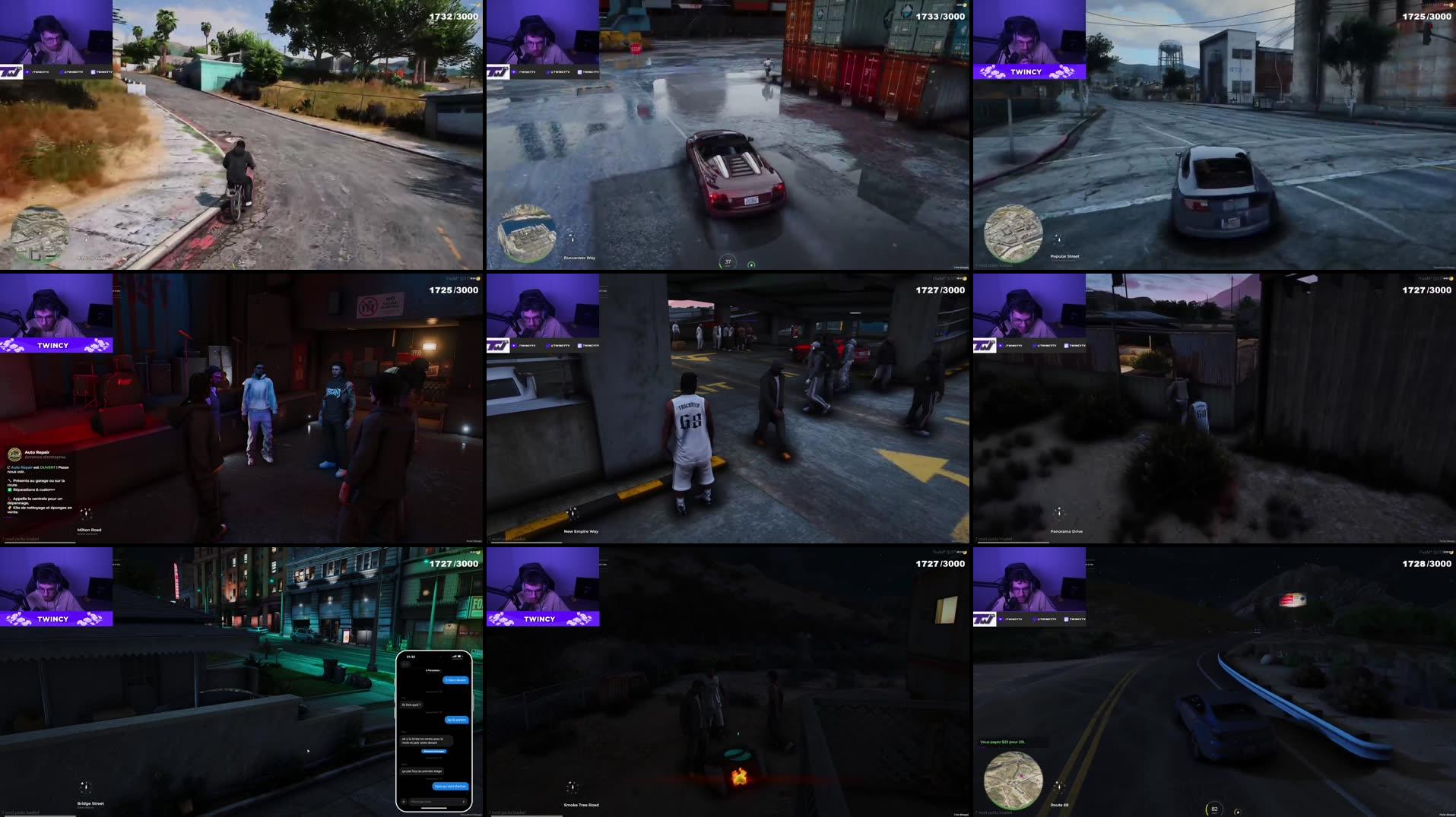Click the circular minimap near Route 68
Viewport: 1456px width, 817px height.
(1013, 781)
